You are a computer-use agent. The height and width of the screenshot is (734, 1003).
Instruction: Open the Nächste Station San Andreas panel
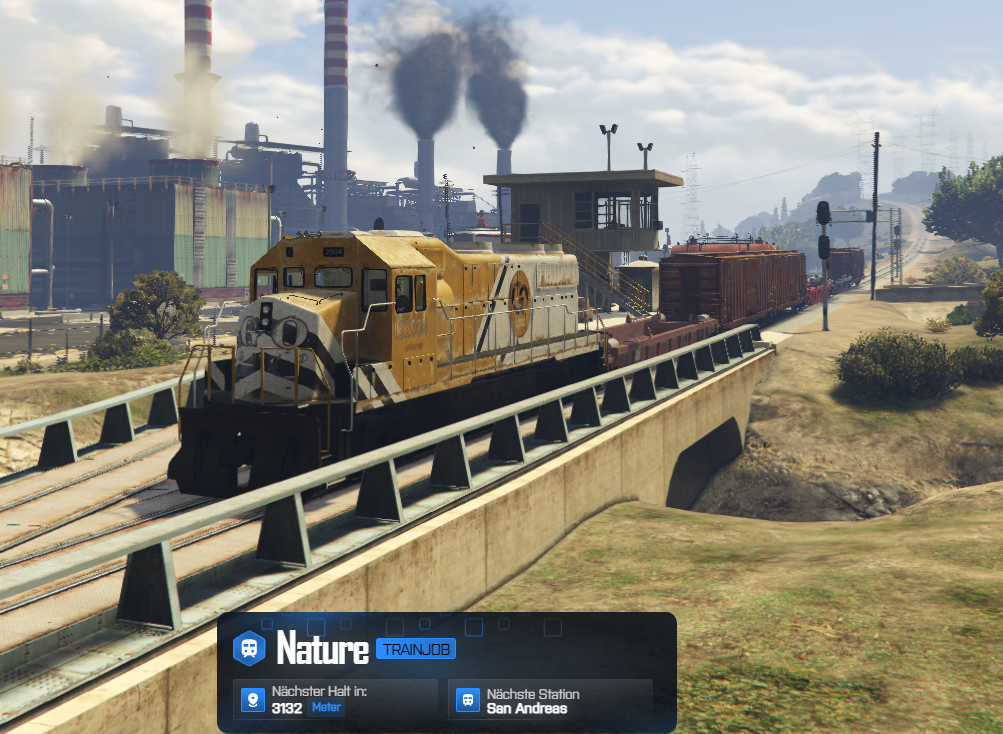[551, 700]
